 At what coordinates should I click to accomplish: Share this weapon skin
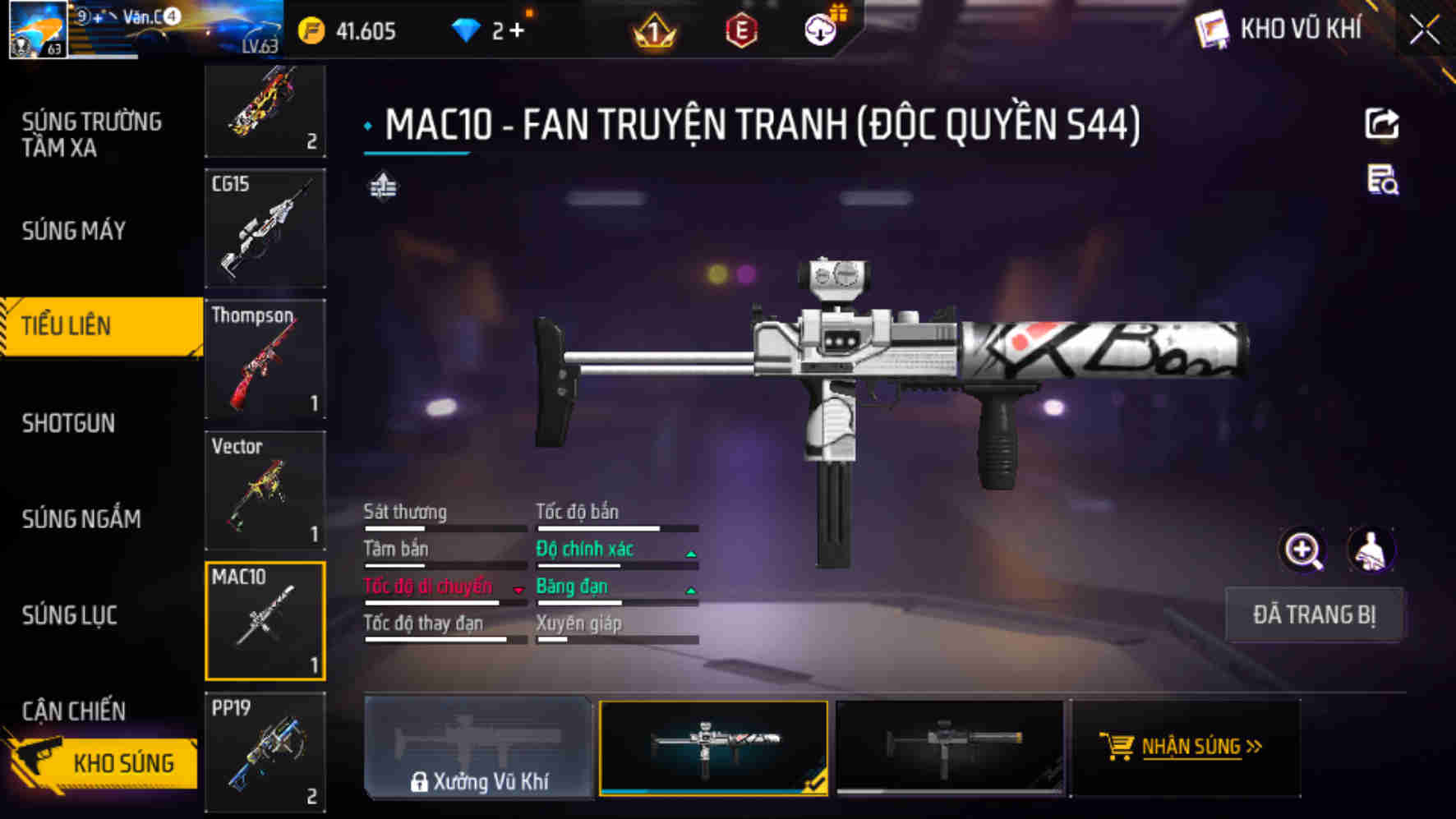click(x=1381, y=124)
